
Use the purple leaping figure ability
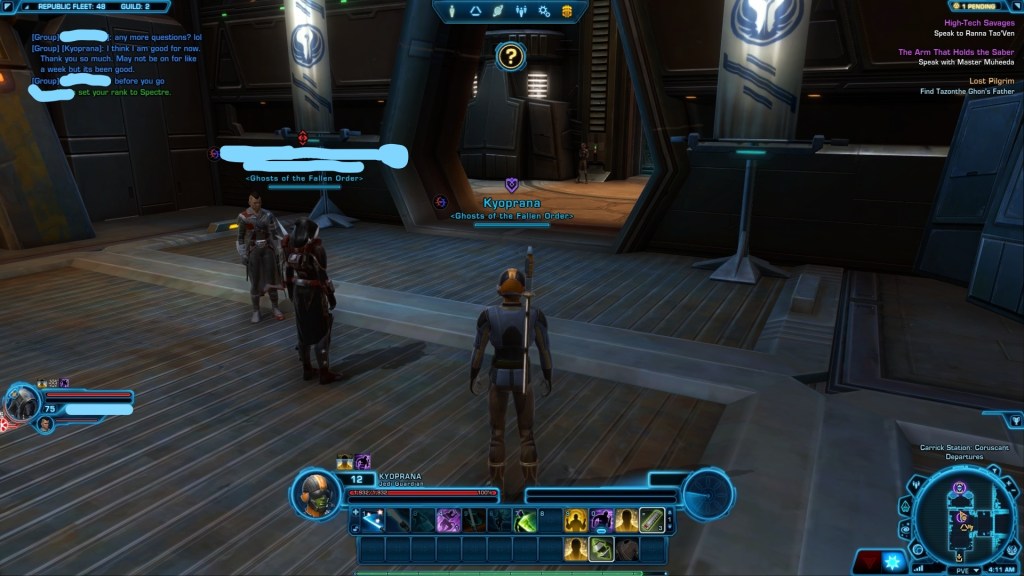click(447, 520)
